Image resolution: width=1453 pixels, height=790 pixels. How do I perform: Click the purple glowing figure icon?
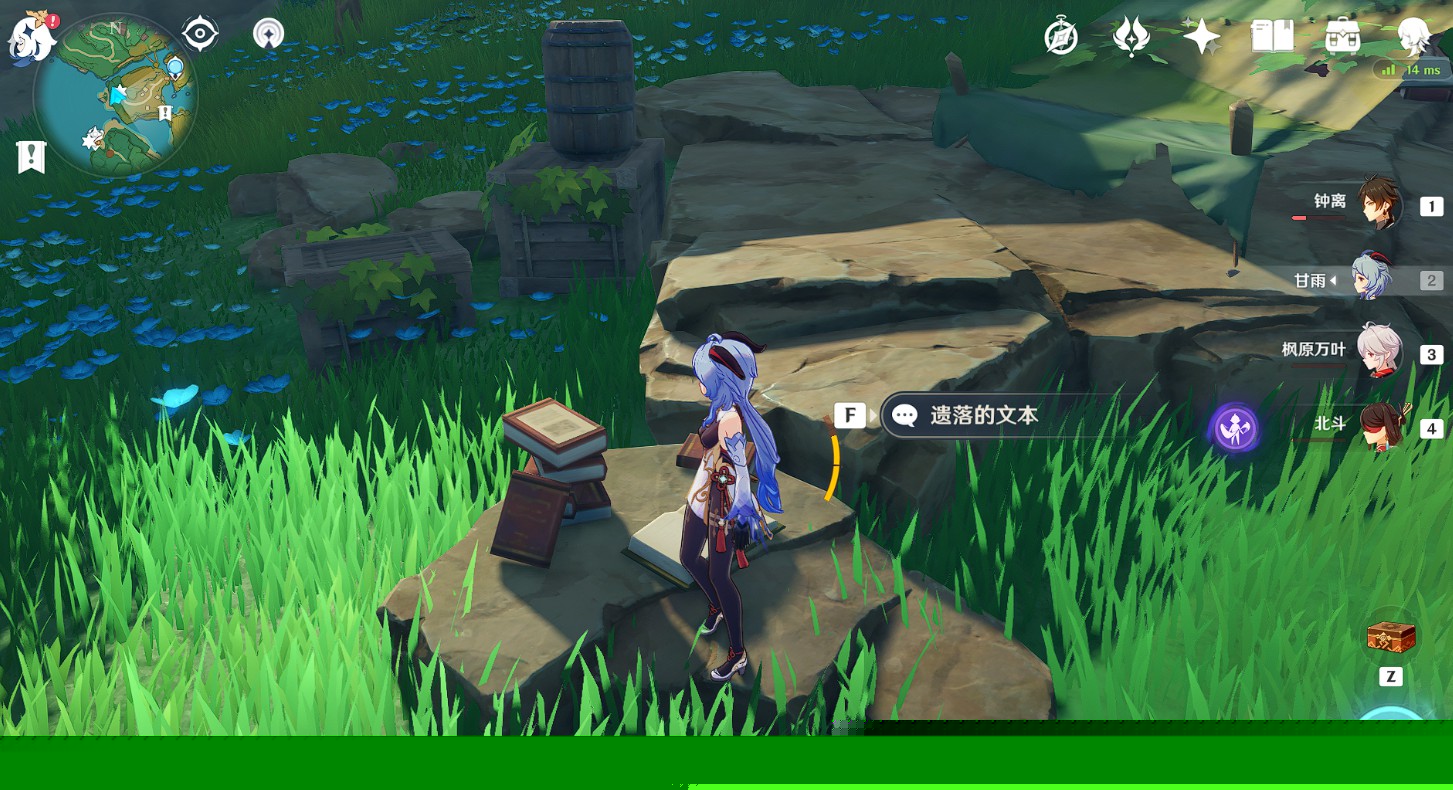[1235, 428]
